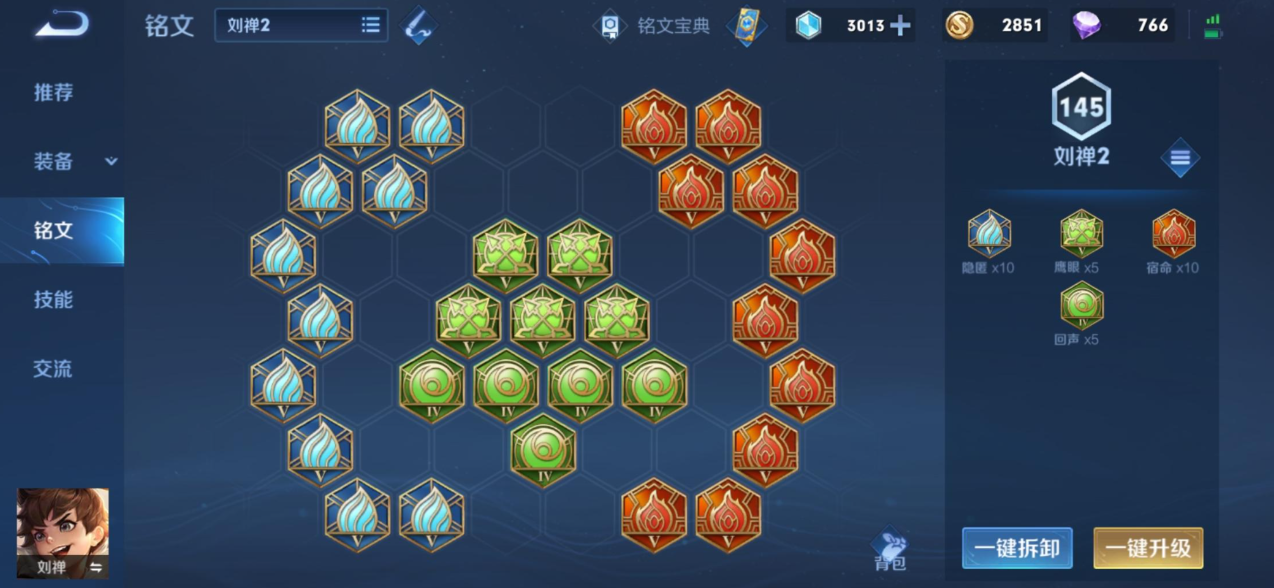1274x588 pixels.
Task: Select the 回声 x5 rune summary icon
Action: tap(1081, 306)
